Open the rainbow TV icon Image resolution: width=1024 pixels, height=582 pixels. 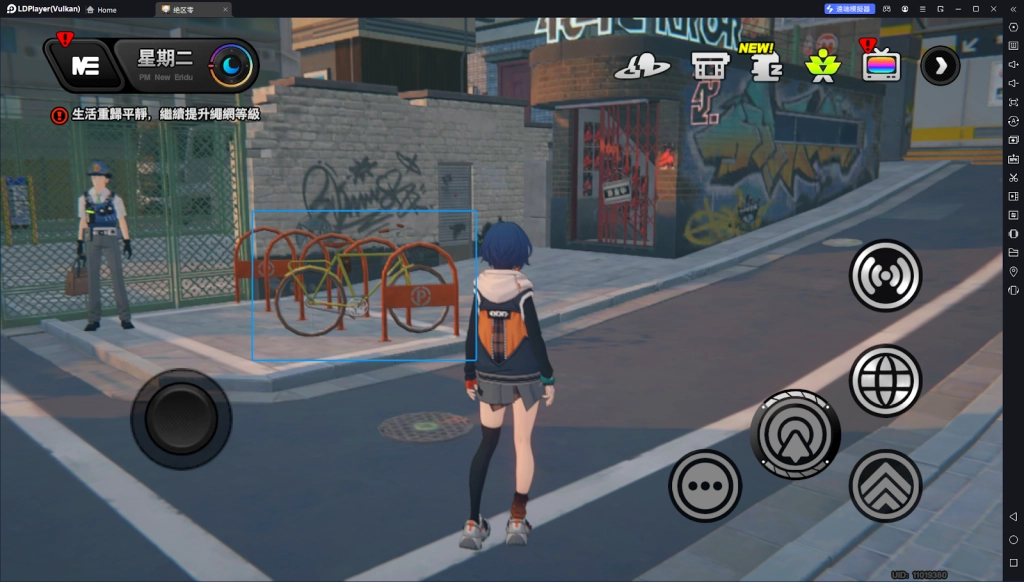(881, 66)
